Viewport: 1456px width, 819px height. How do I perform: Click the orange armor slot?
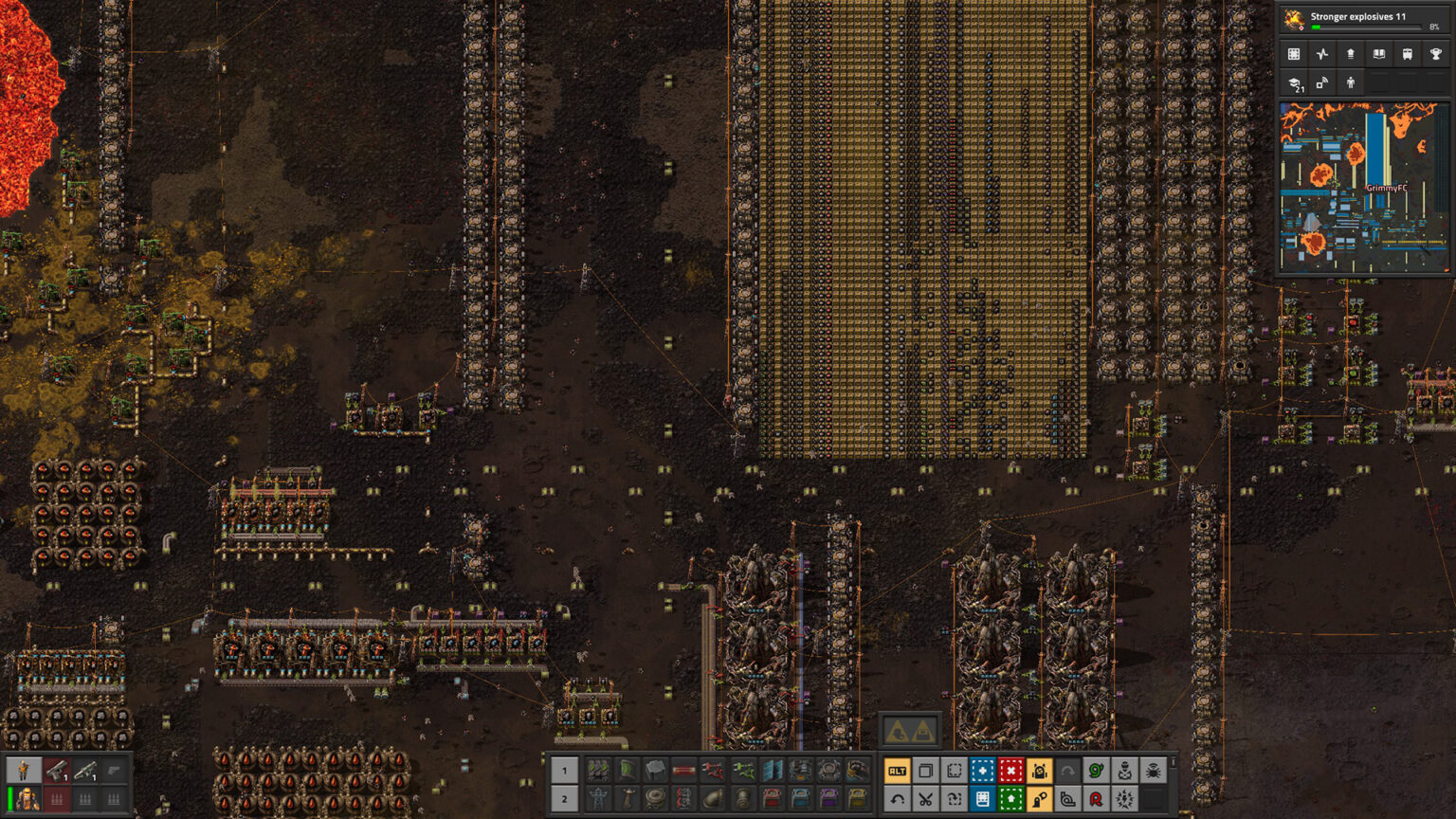pos(27,800)
